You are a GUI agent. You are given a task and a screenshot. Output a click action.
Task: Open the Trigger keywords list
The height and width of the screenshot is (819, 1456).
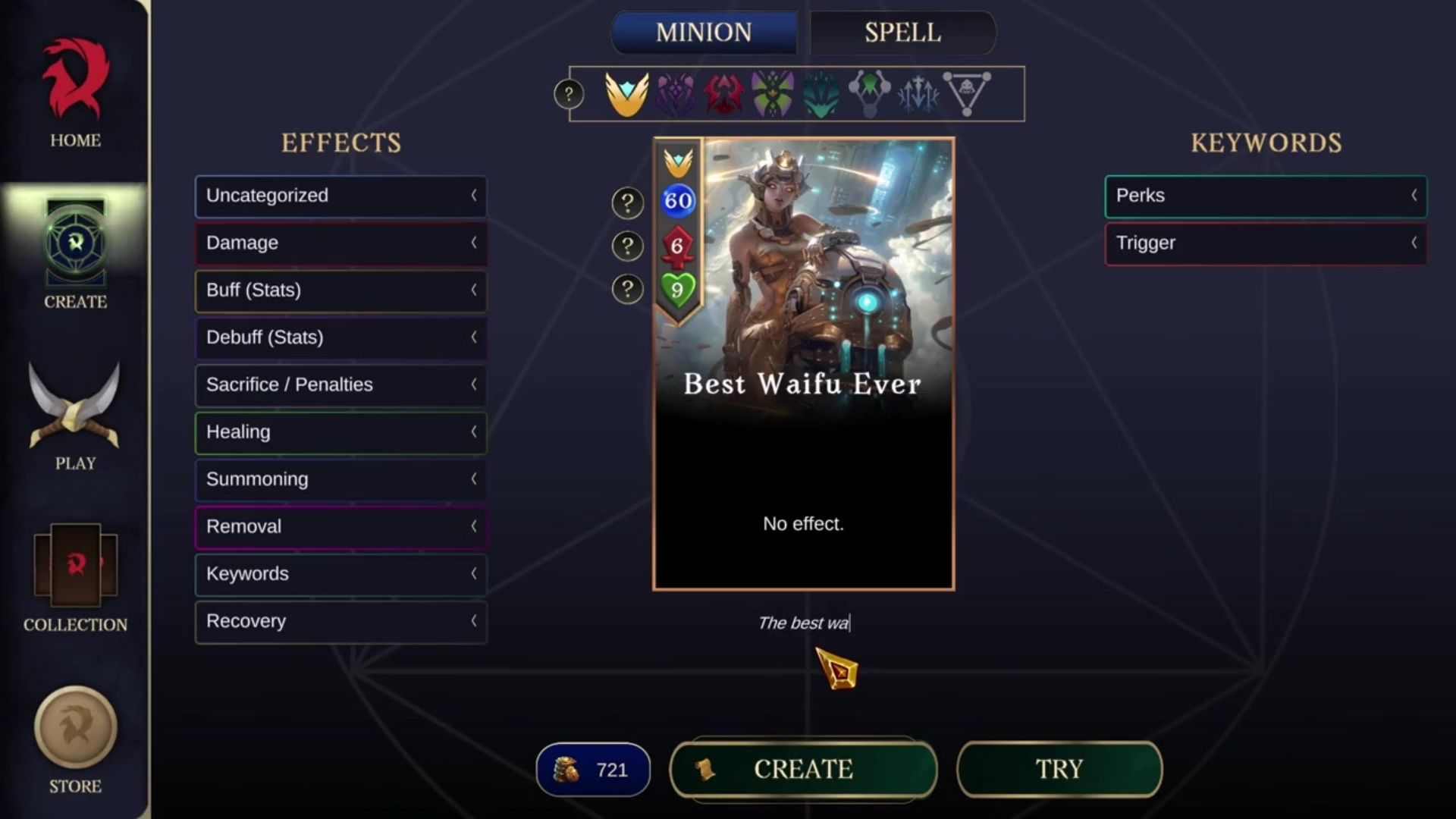coord(1265,243)
